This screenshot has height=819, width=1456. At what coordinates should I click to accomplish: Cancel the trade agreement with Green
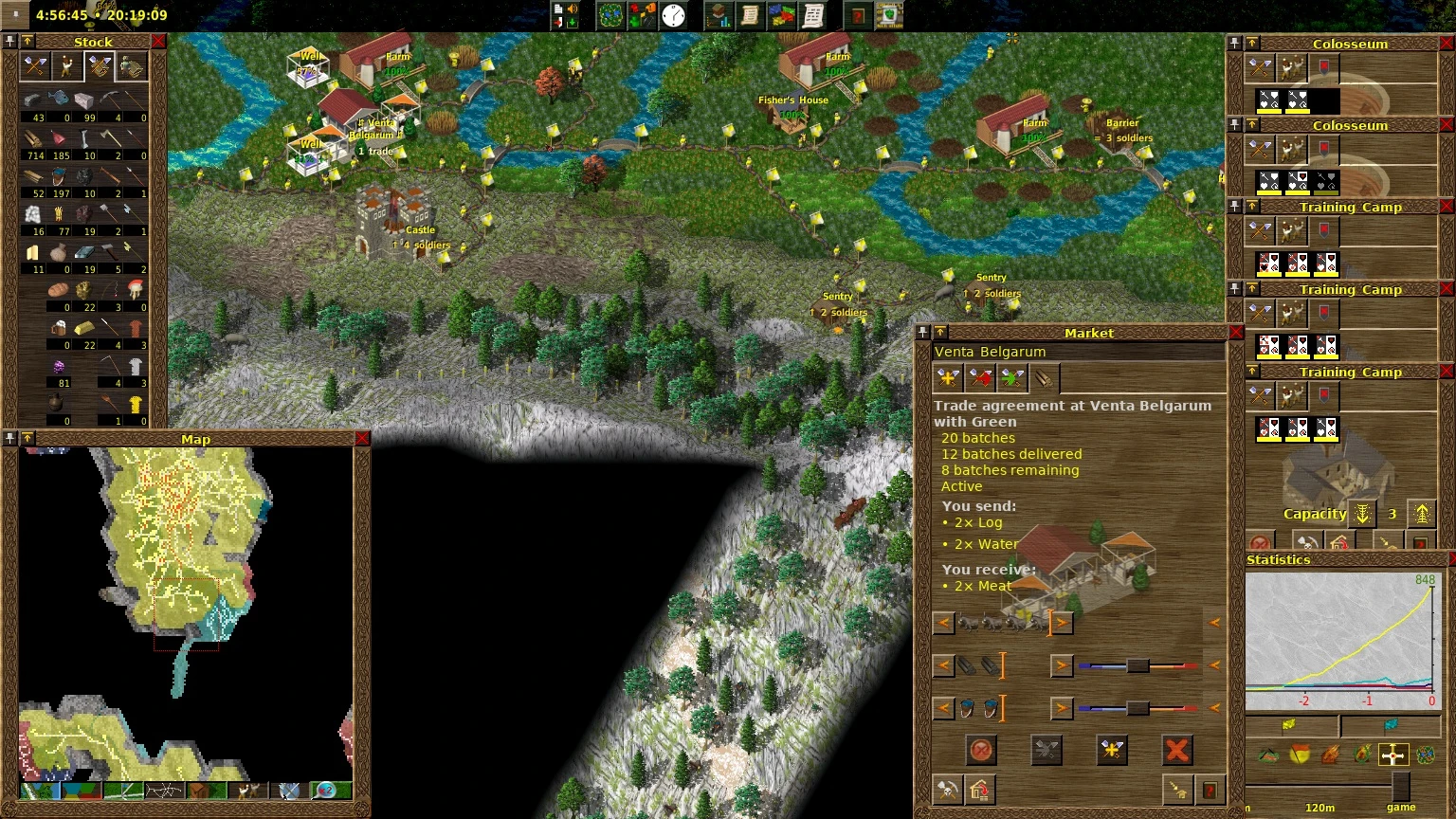point(1176,750)
